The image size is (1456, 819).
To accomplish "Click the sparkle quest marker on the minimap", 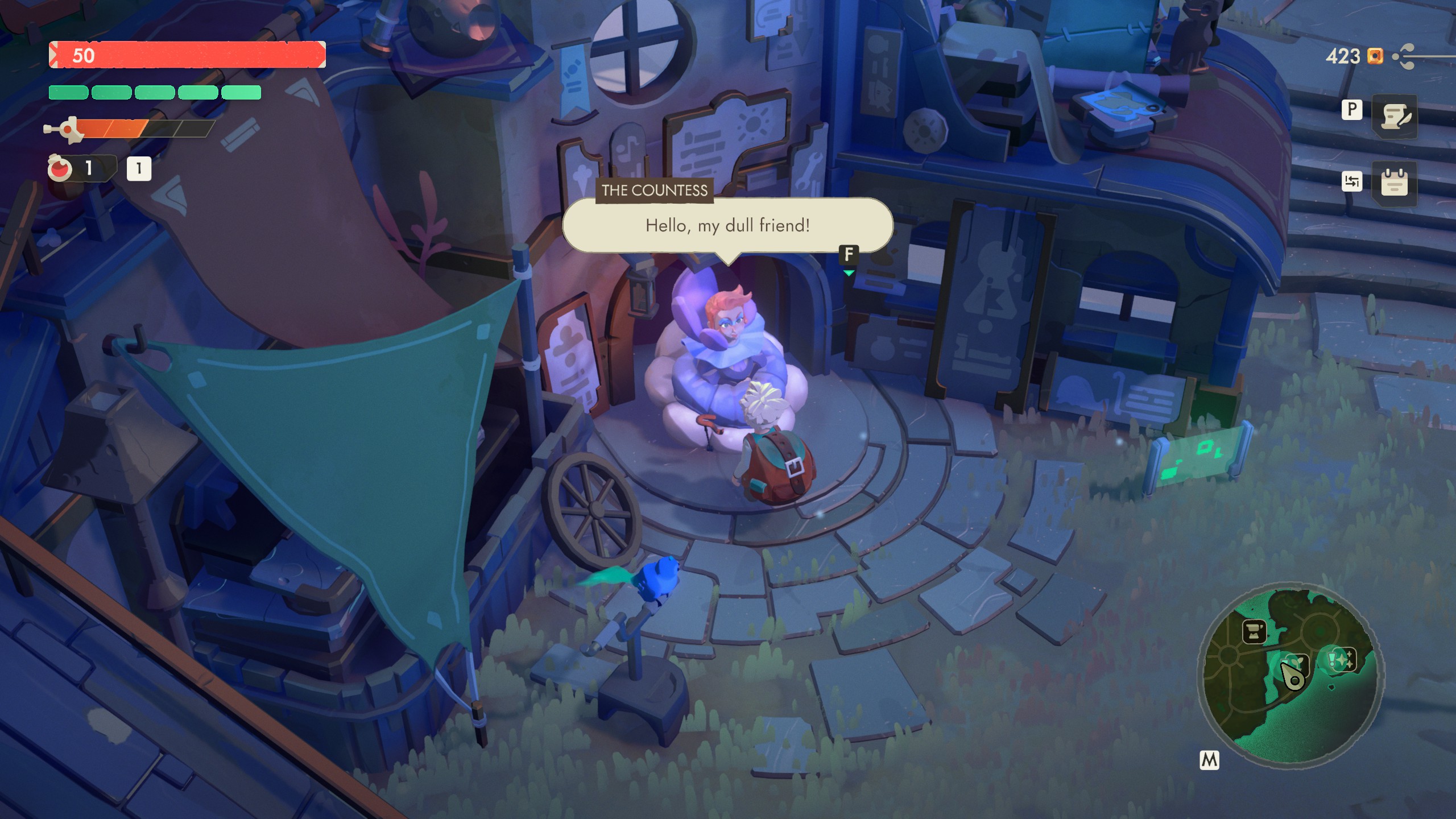I will [1343, 659].
